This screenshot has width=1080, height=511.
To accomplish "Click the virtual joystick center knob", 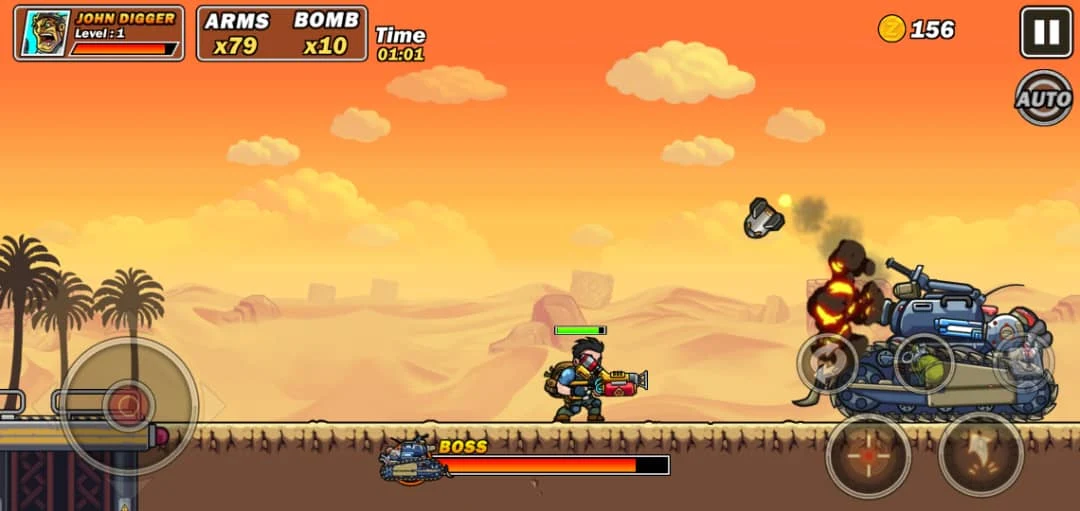I will pos(128,405).
